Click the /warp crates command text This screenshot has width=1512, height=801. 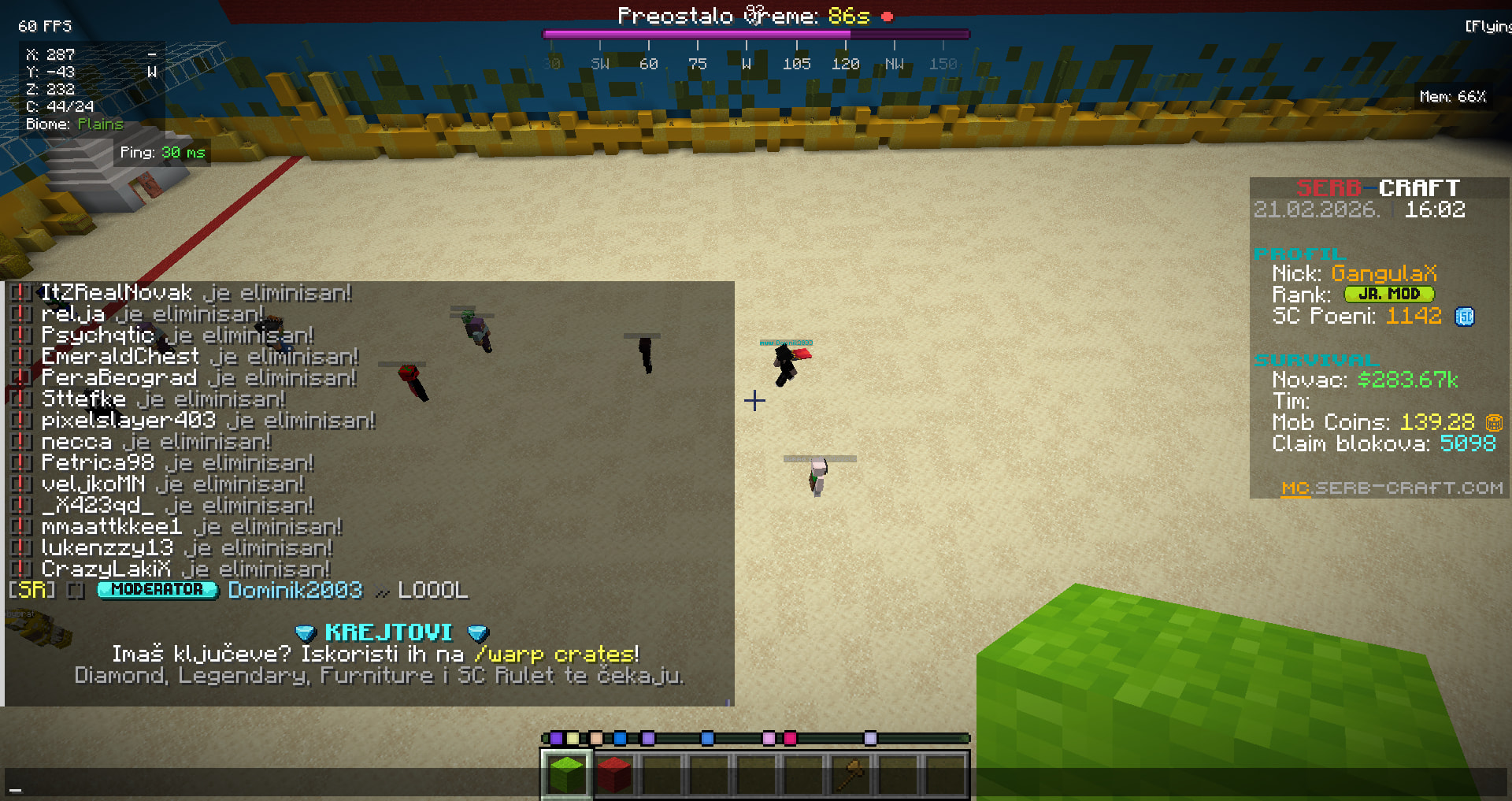pos(555,654)
